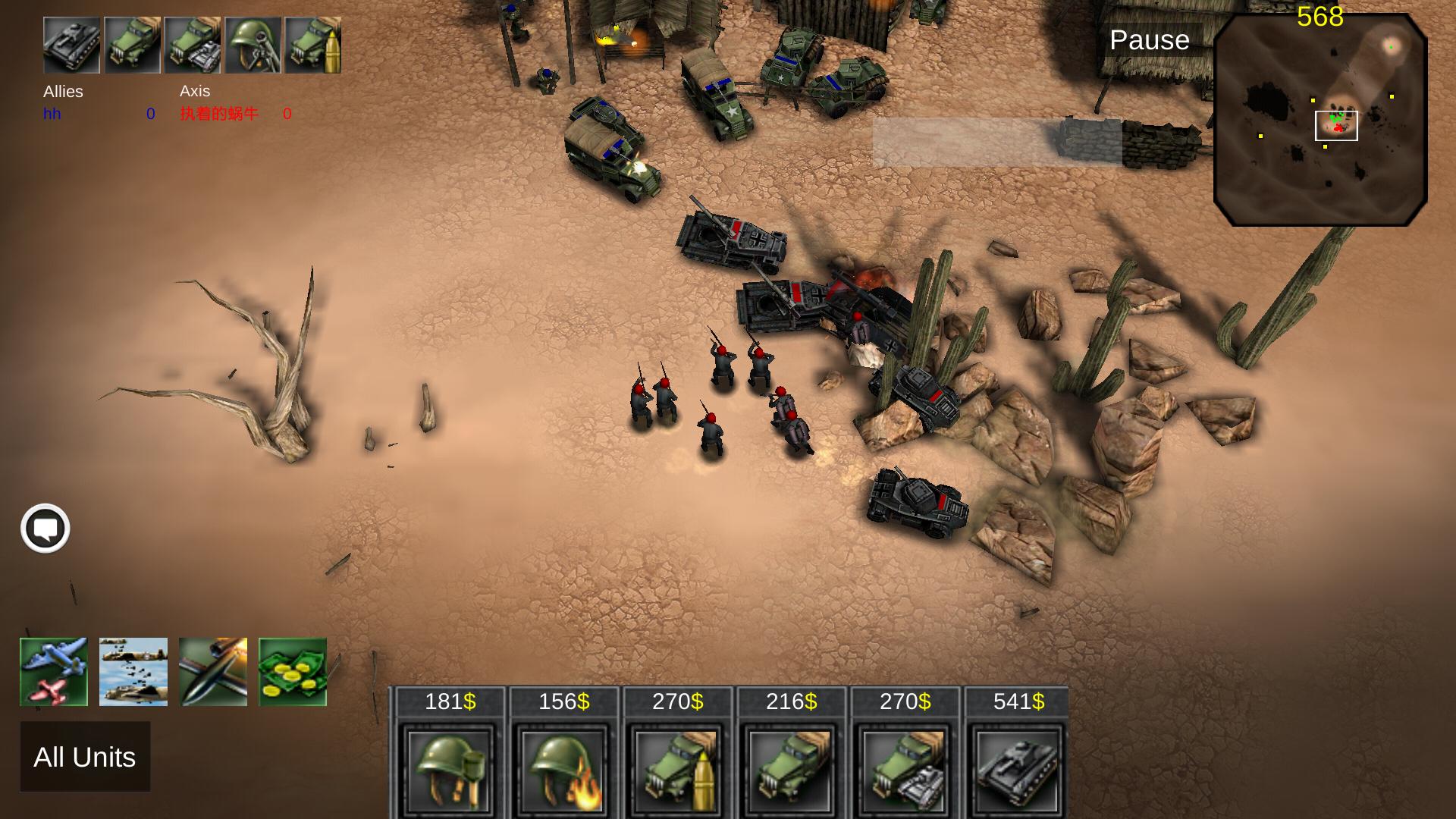This screenshot has height=819, width=1456.
Task: Click the Allies player name hh
Action: coord(52,115)
